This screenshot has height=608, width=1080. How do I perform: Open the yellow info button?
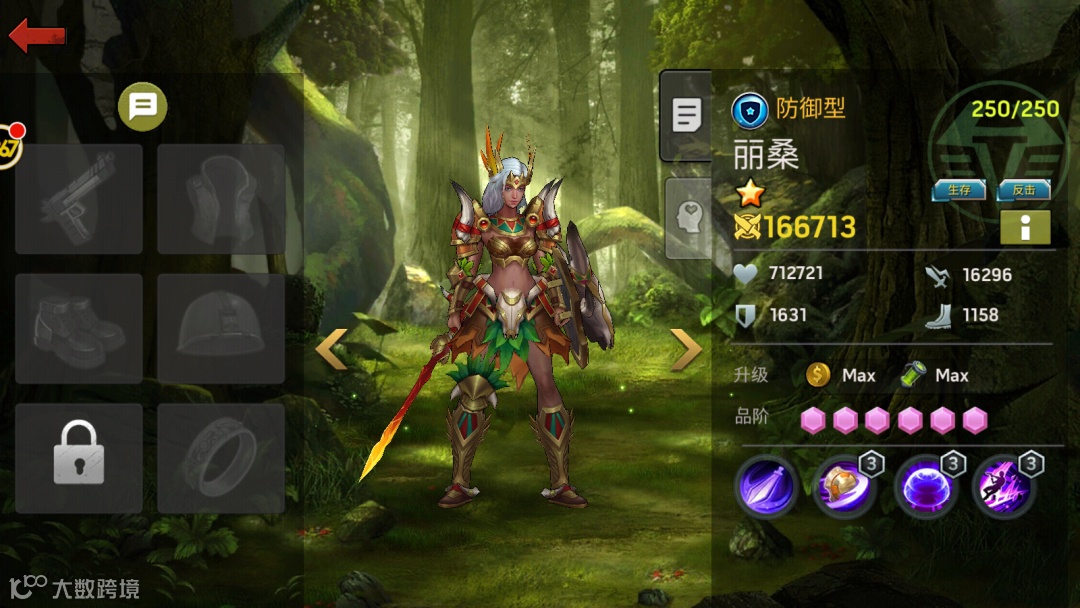point(1025,227)
